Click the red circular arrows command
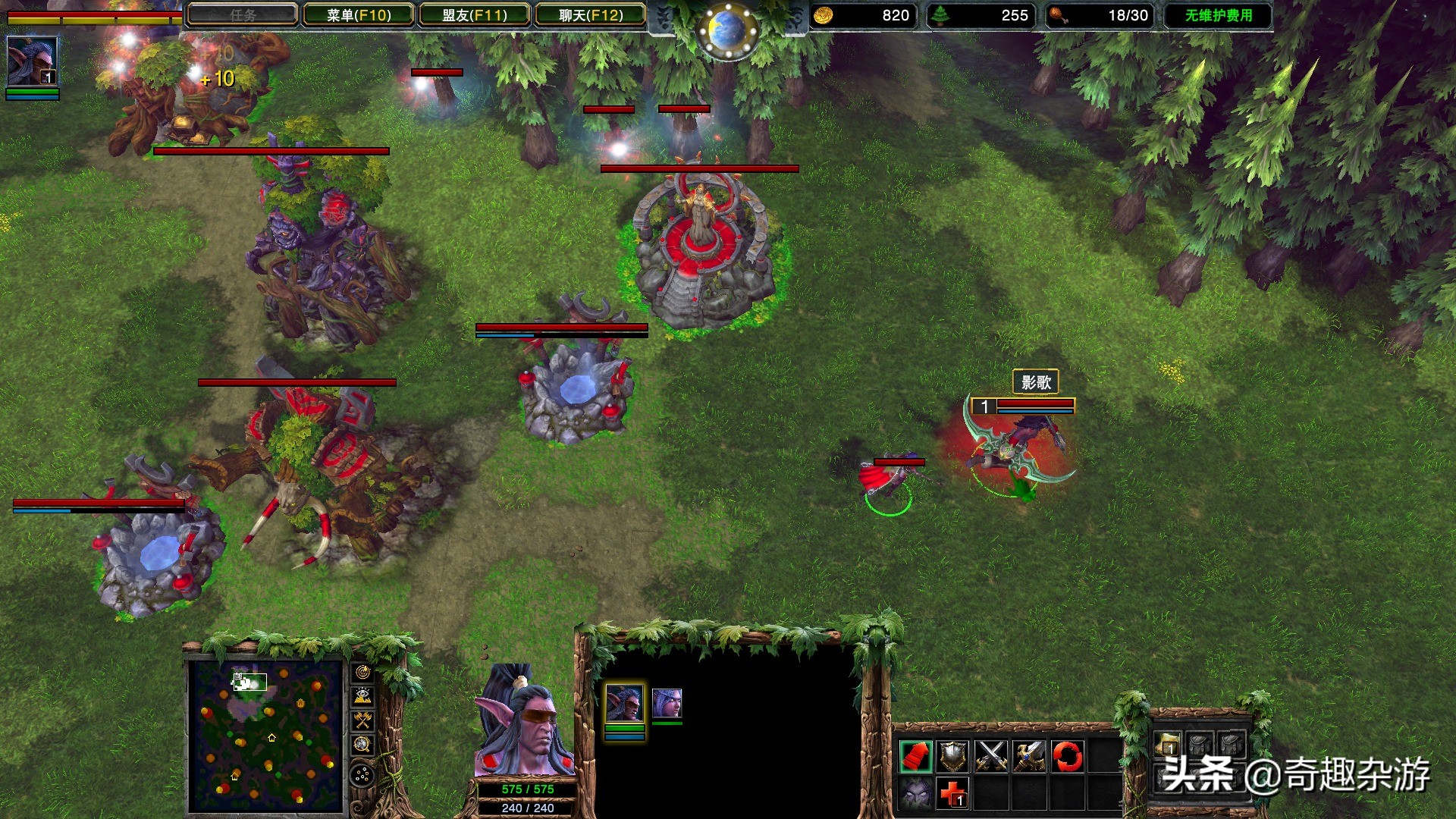1456x819 pixels. click(x=1067, y=756)
